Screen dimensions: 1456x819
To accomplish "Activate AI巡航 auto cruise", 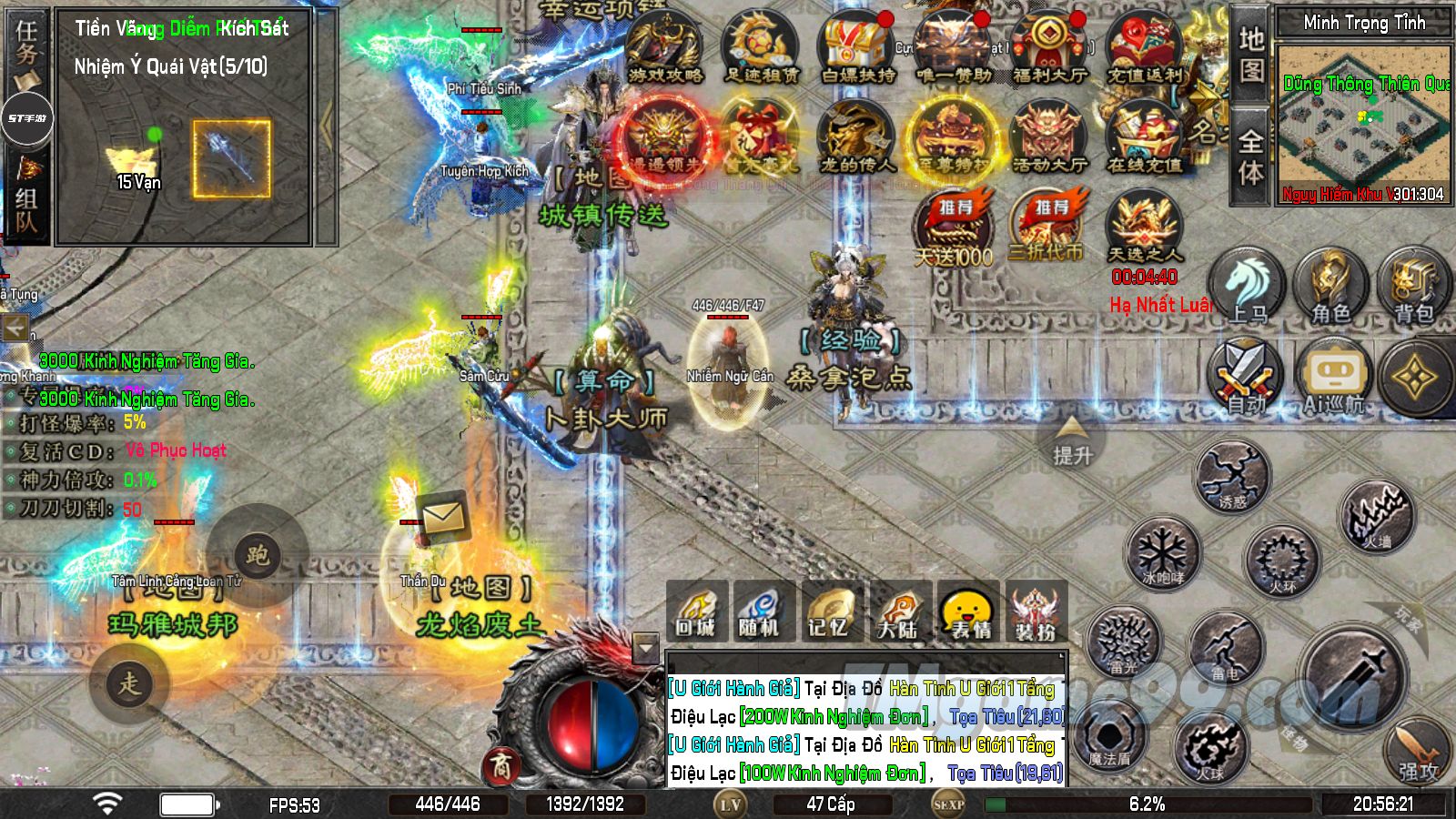I will click(1333, 377).
